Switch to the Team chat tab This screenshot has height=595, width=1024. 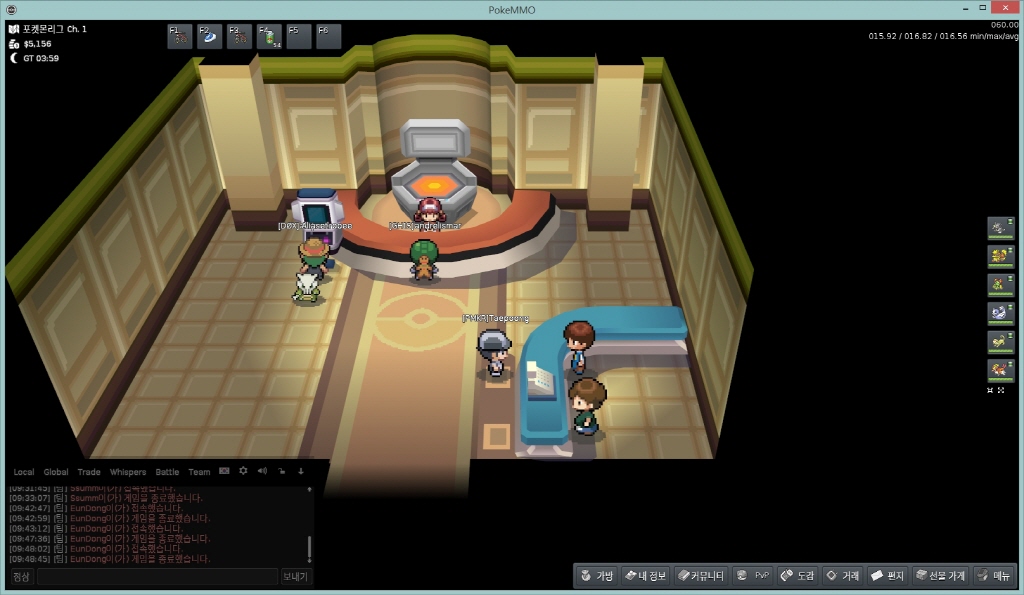pyautogui.click(x=199, y=472)
